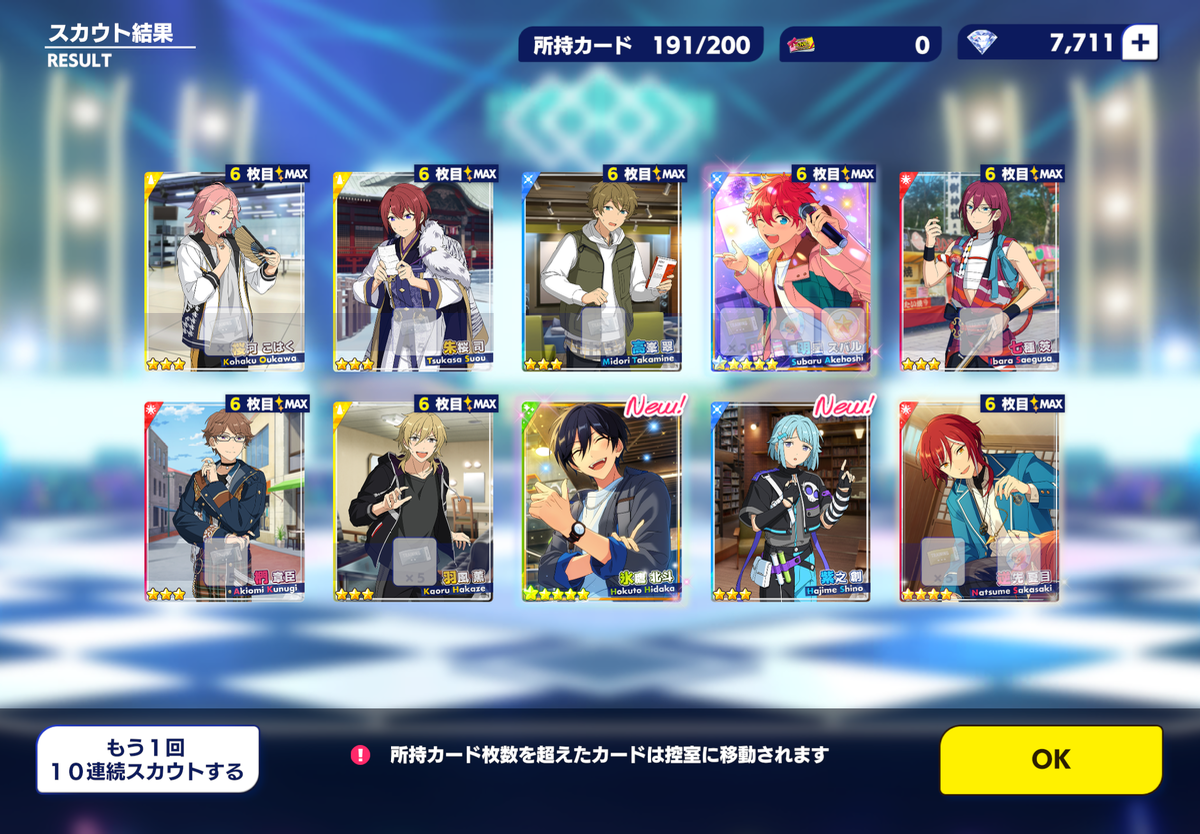The height and width of the screenshot is (834, 1200).
Task: Select the Kaoru Hakaze card
Action: (x=413, y=502)
